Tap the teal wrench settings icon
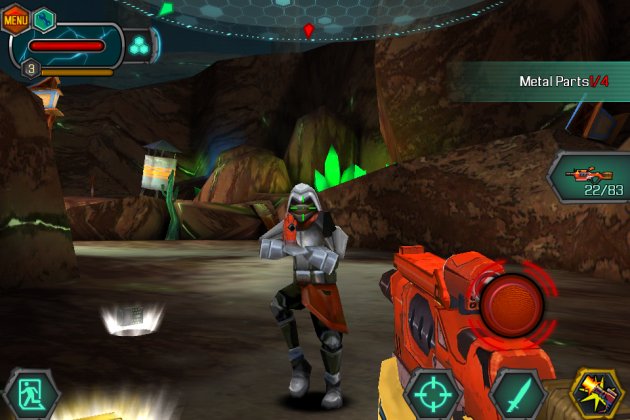 44,18
